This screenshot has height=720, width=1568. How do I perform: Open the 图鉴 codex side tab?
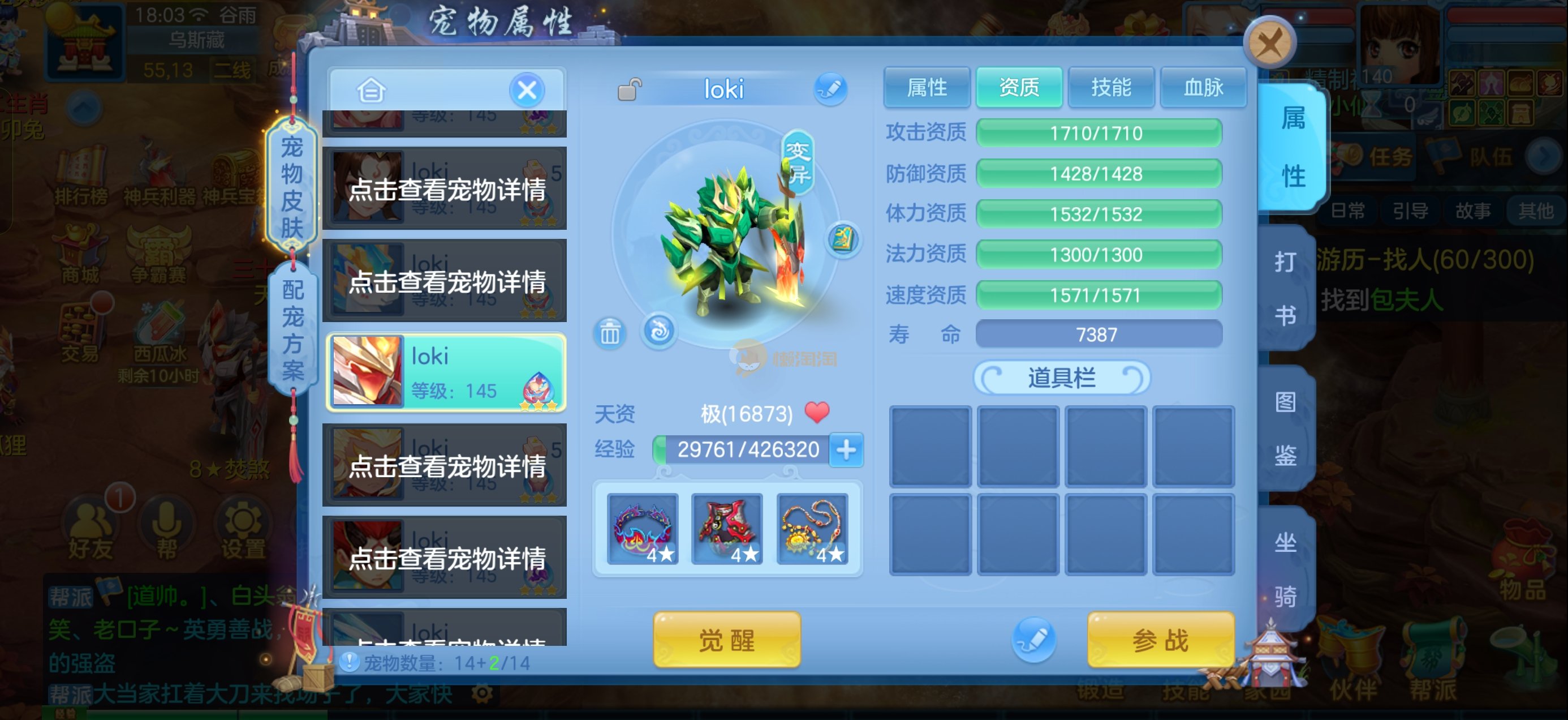(1285, 428)
